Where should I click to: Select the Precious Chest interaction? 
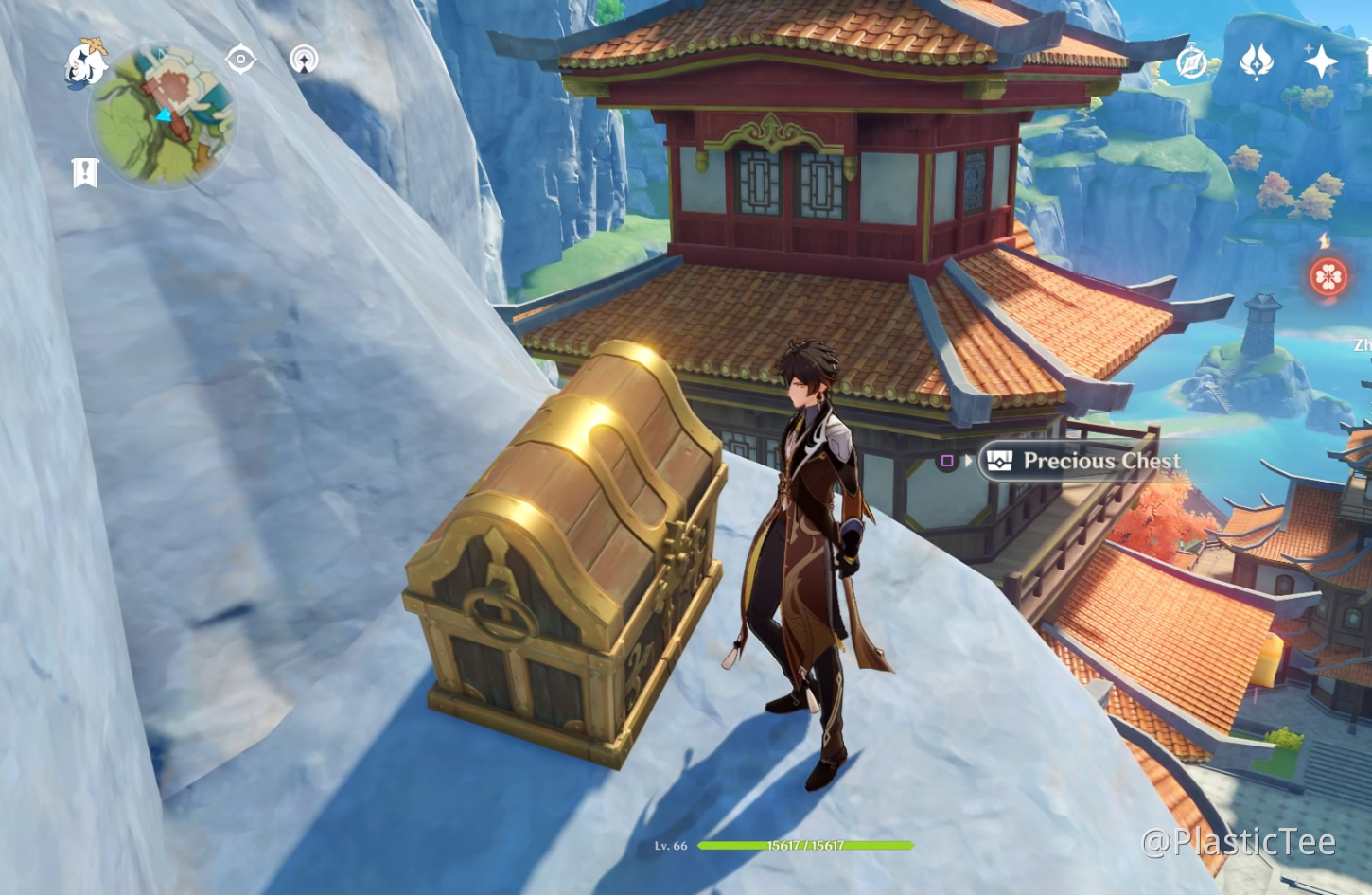click(1101, 463)
